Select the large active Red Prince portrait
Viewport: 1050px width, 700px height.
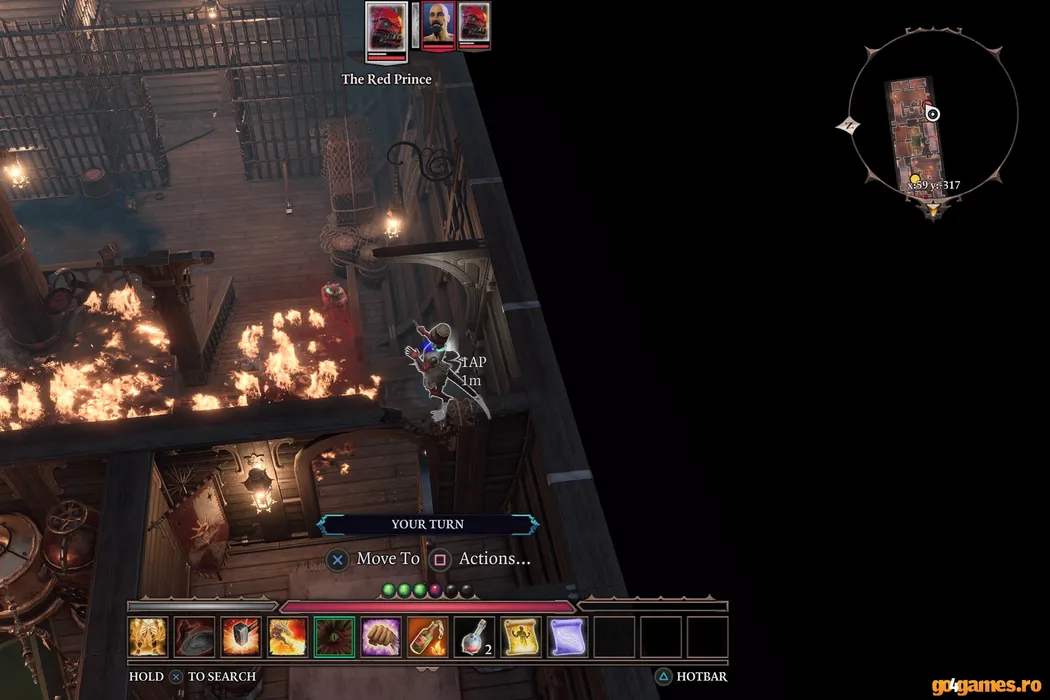pyautogui.click(x=386, y=29)
